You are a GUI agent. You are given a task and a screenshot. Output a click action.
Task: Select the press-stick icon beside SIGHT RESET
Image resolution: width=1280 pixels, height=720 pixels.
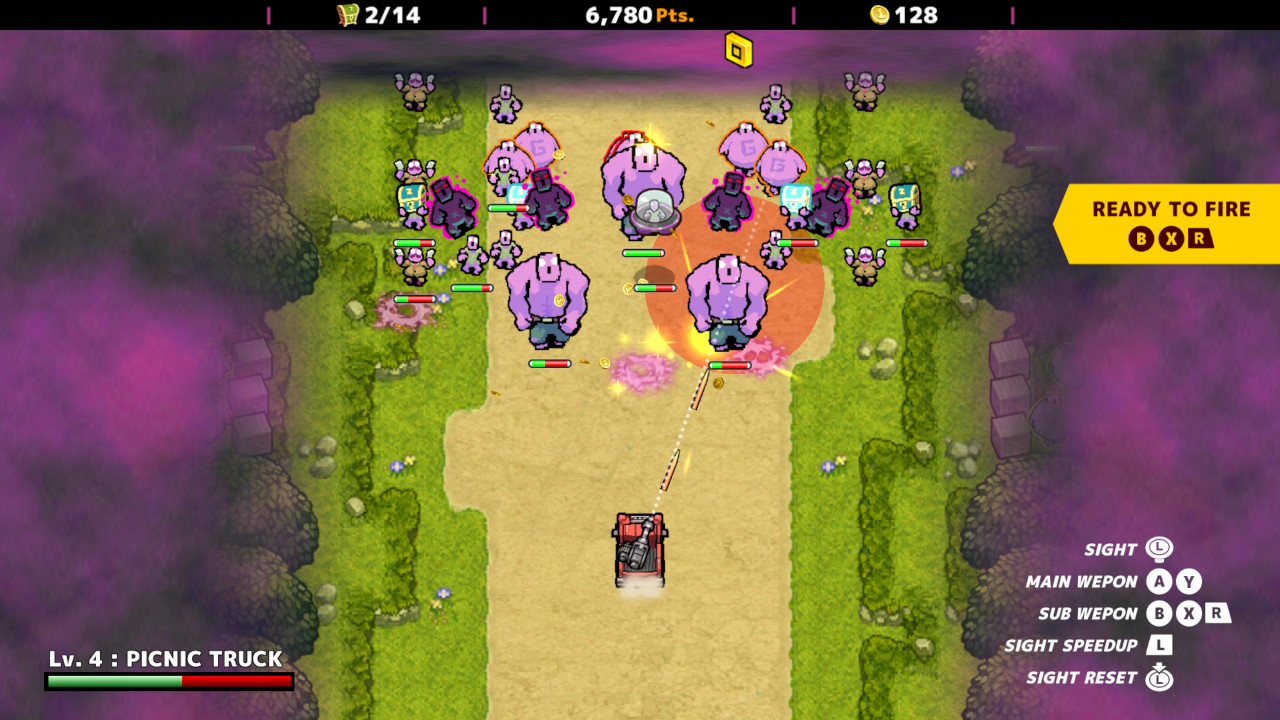[x=1161, y=678]
